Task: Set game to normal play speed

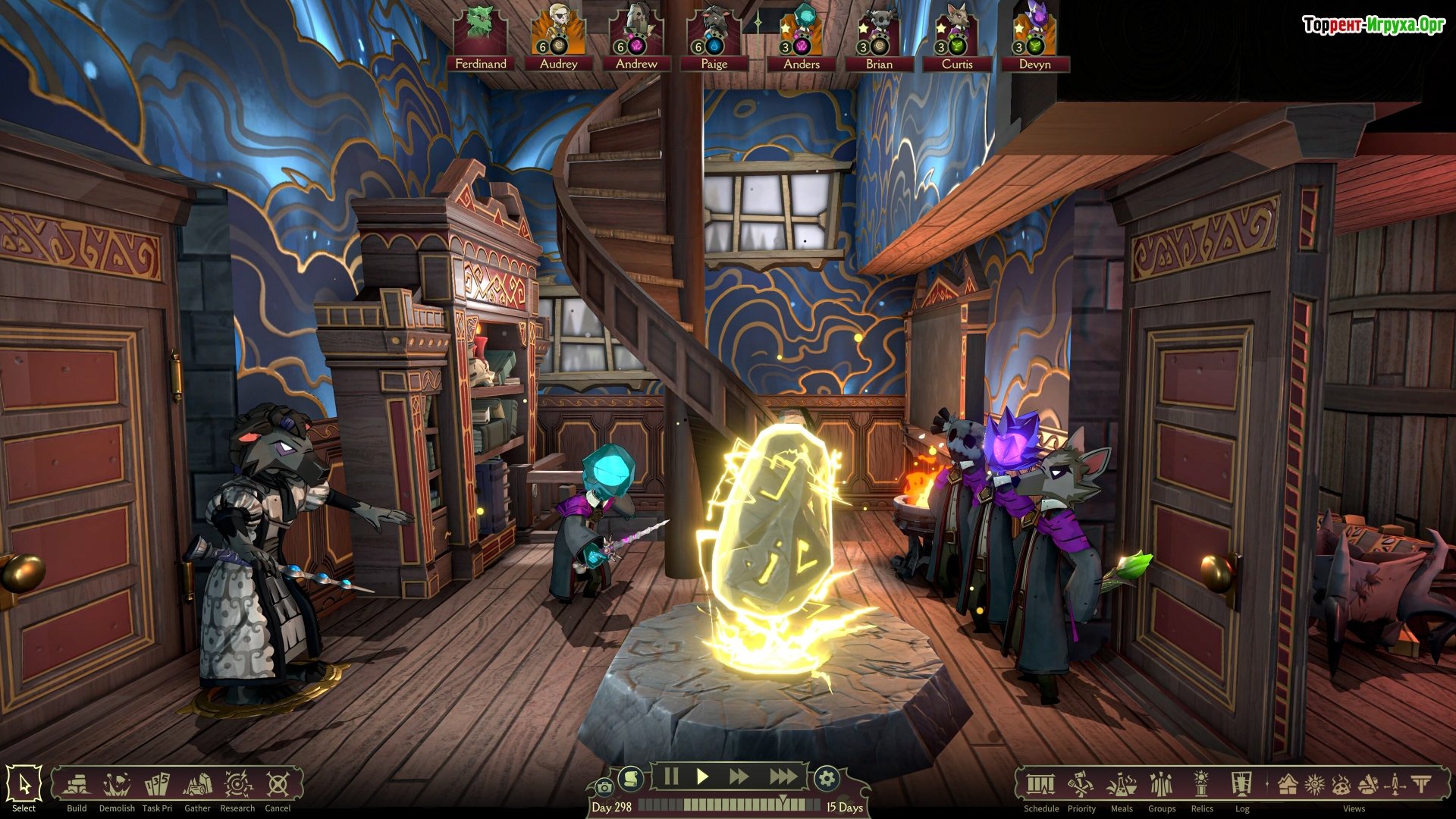Action: tap(703, 777)
